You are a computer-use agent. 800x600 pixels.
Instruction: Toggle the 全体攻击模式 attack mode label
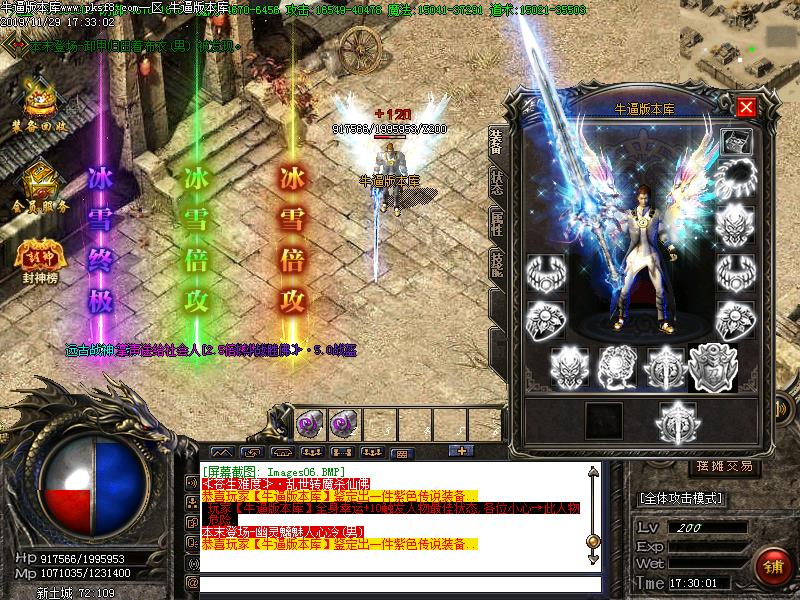pyautogui.click(x=680, y=497)
